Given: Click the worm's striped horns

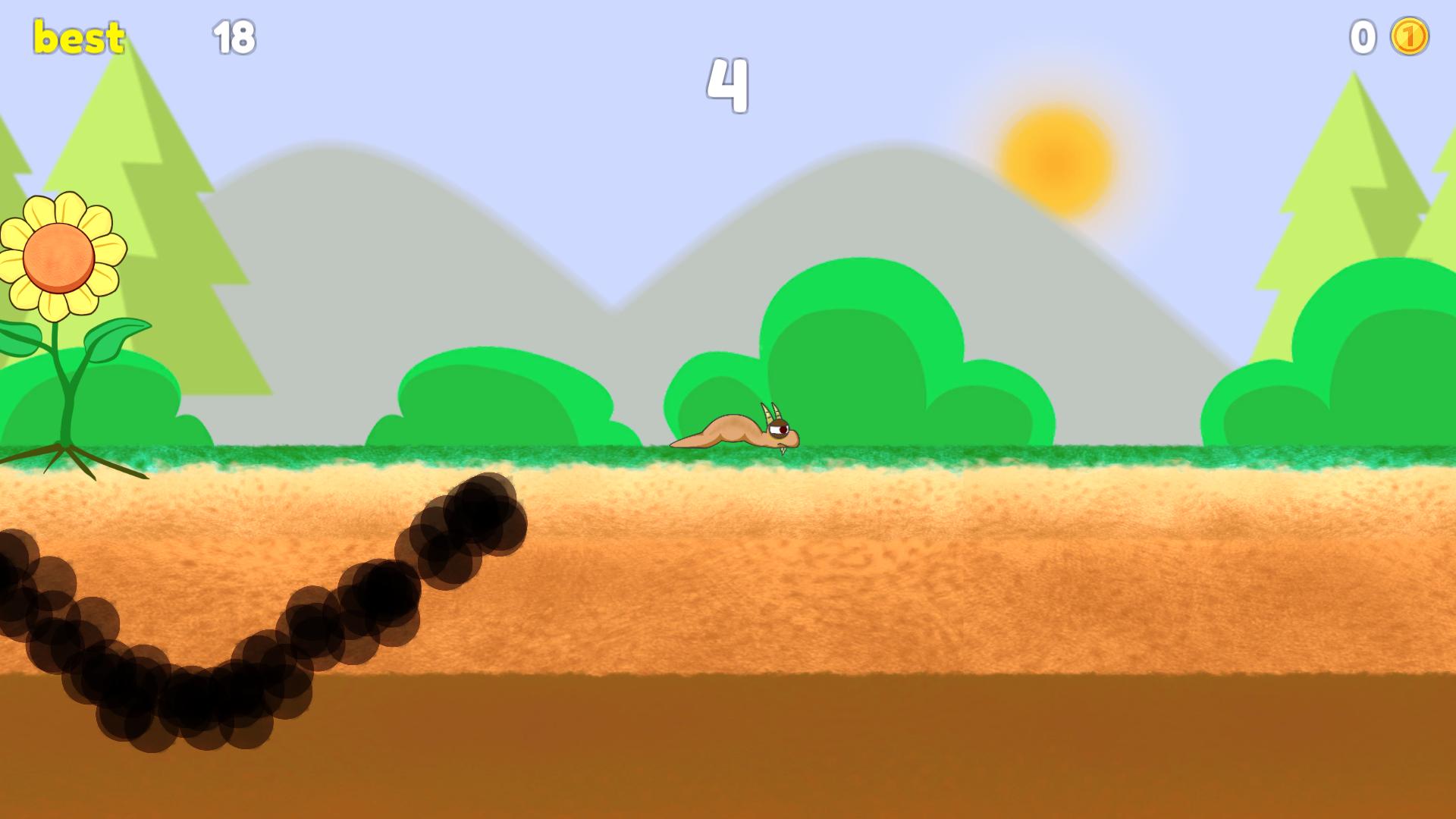Looking at the screenshot, I should pyautogui.click(x=770, y=411).
